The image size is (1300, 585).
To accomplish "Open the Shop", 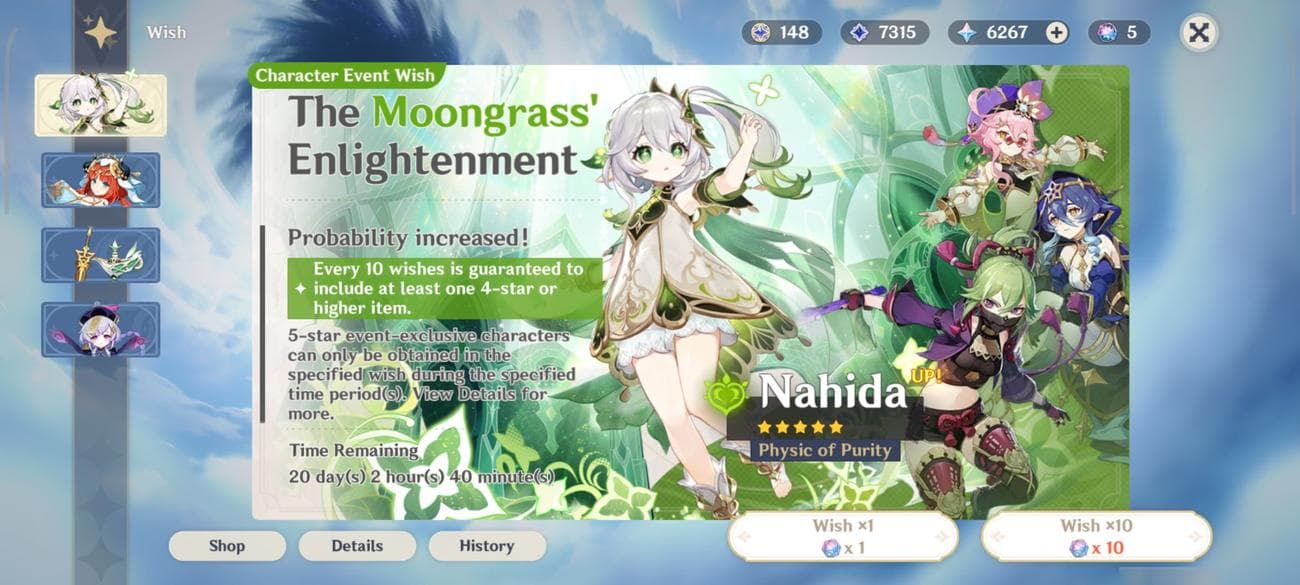I will click(227, 546).
